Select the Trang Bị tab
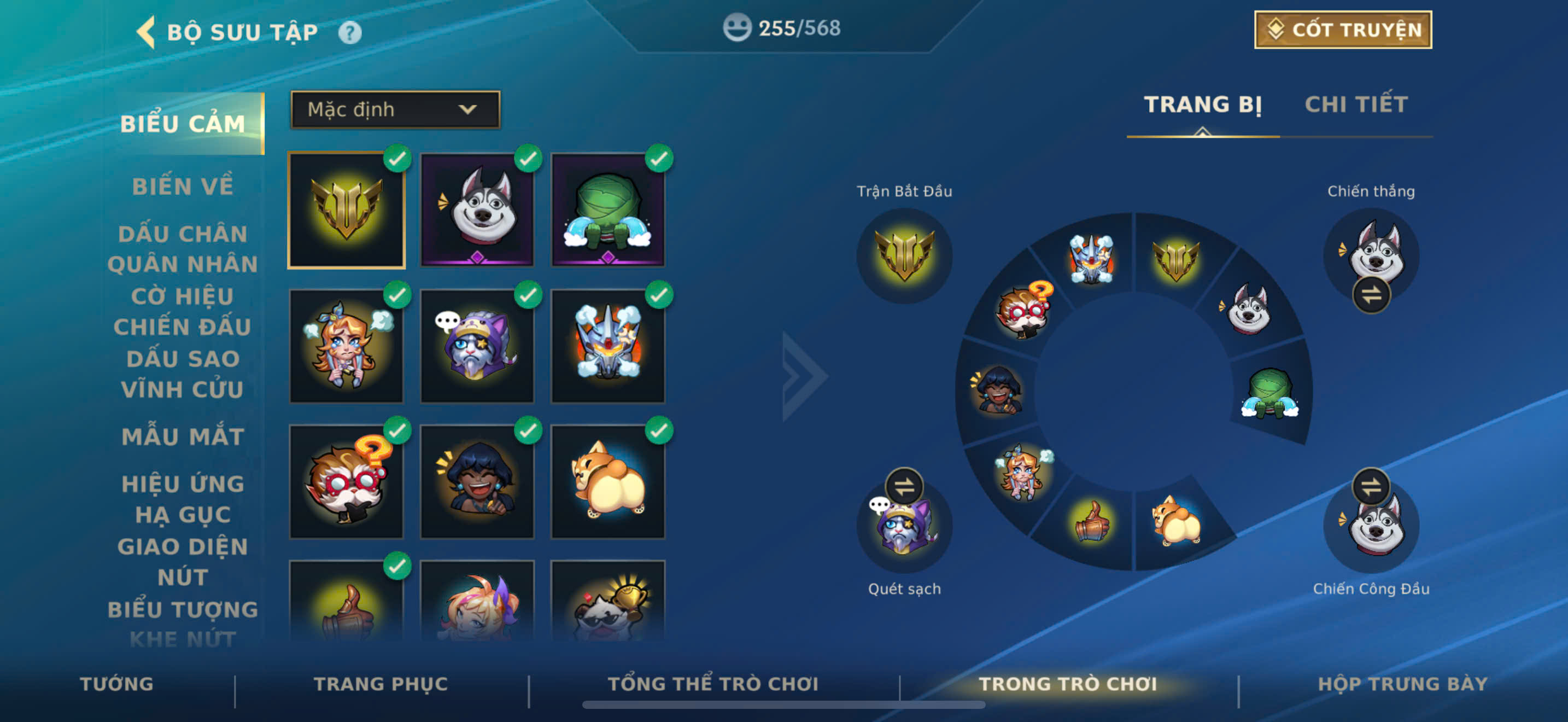 tap(1202, 104)
